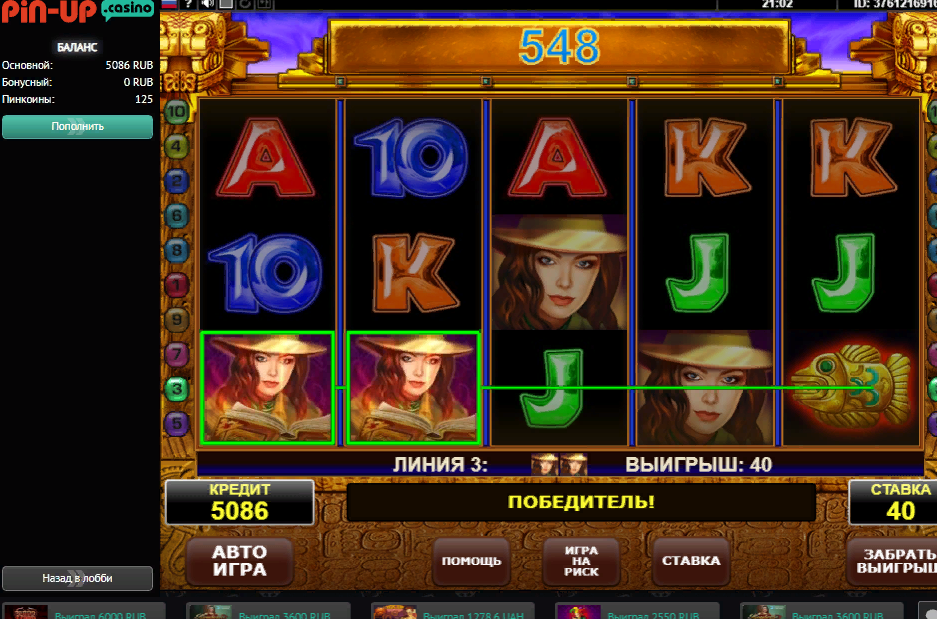Select payline number 10 marker
937x619 pixels.
[177, 111]
